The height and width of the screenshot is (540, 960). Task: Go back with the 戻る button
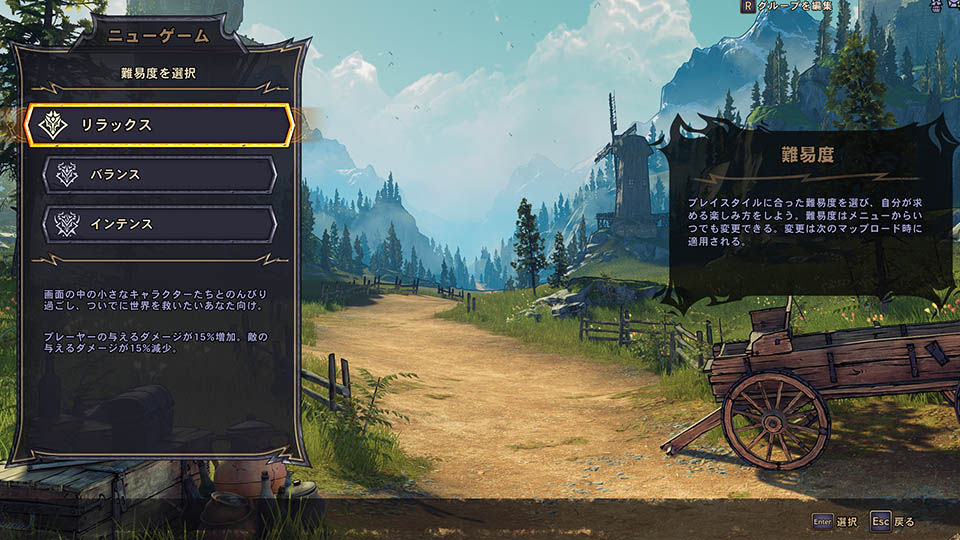(x=893, y=521)
